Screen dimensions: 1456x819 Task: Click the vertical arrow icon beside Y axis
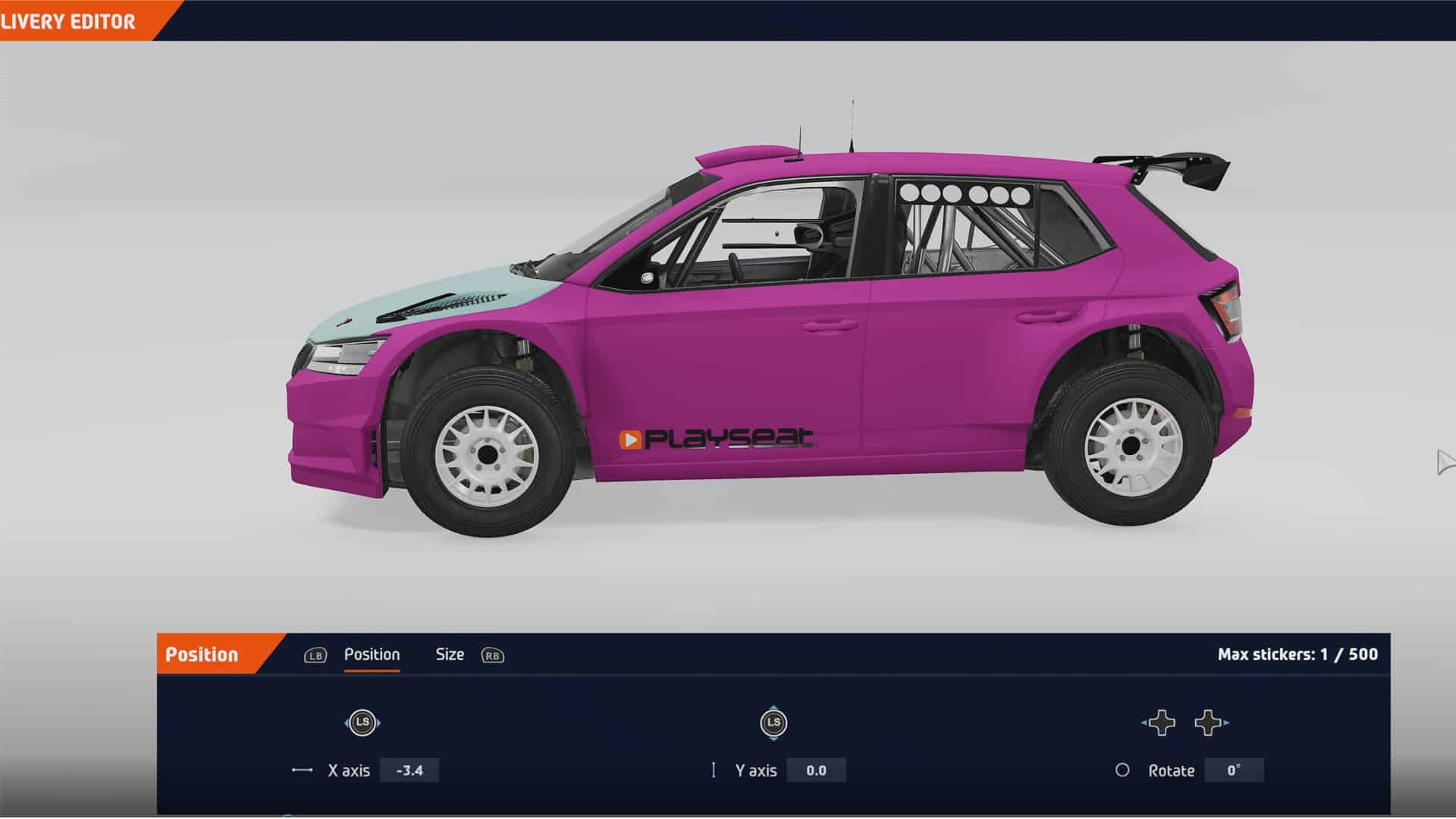714,770
